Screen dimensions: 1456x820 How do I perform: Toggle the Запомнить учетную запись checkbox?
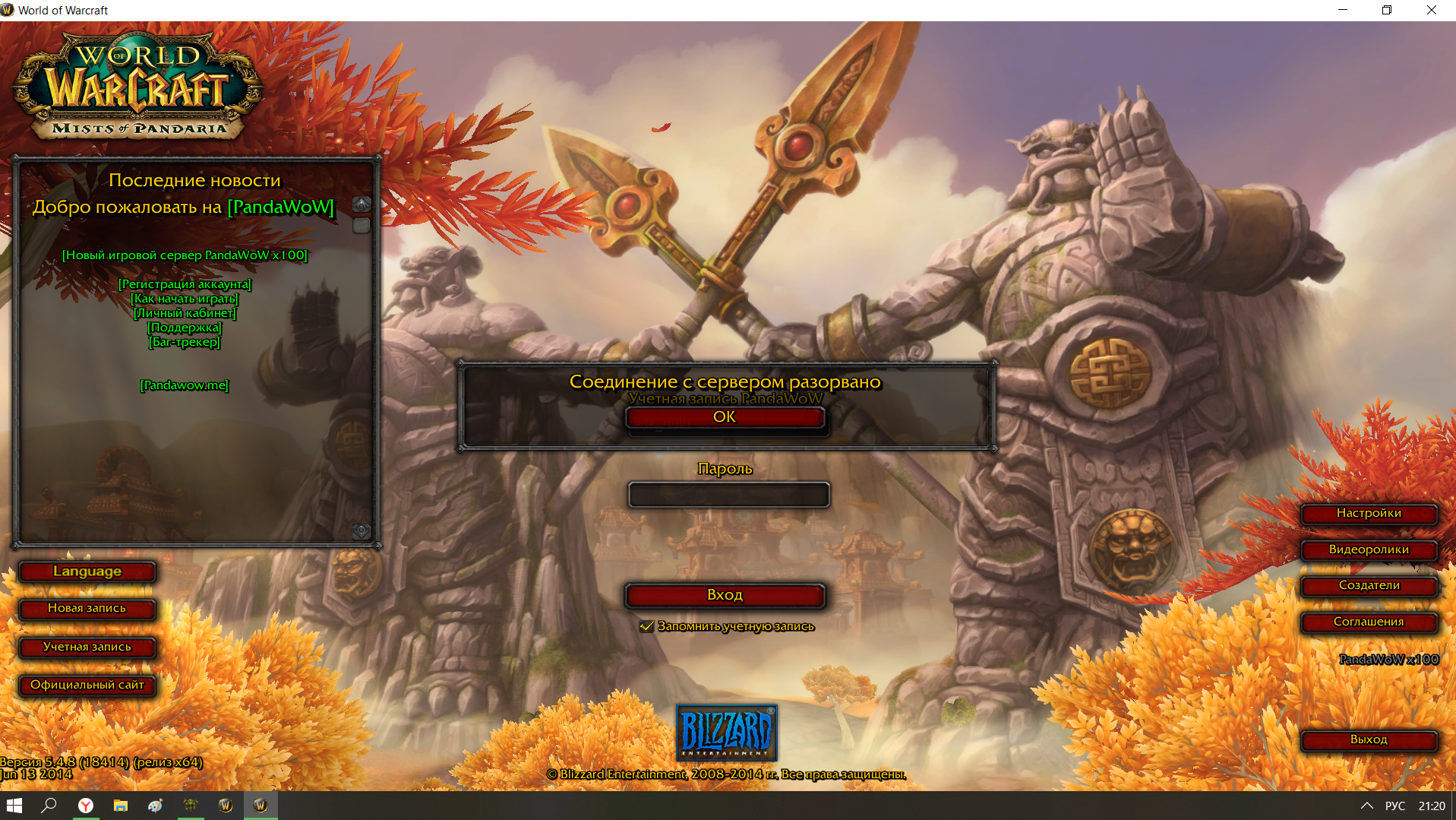647,626
